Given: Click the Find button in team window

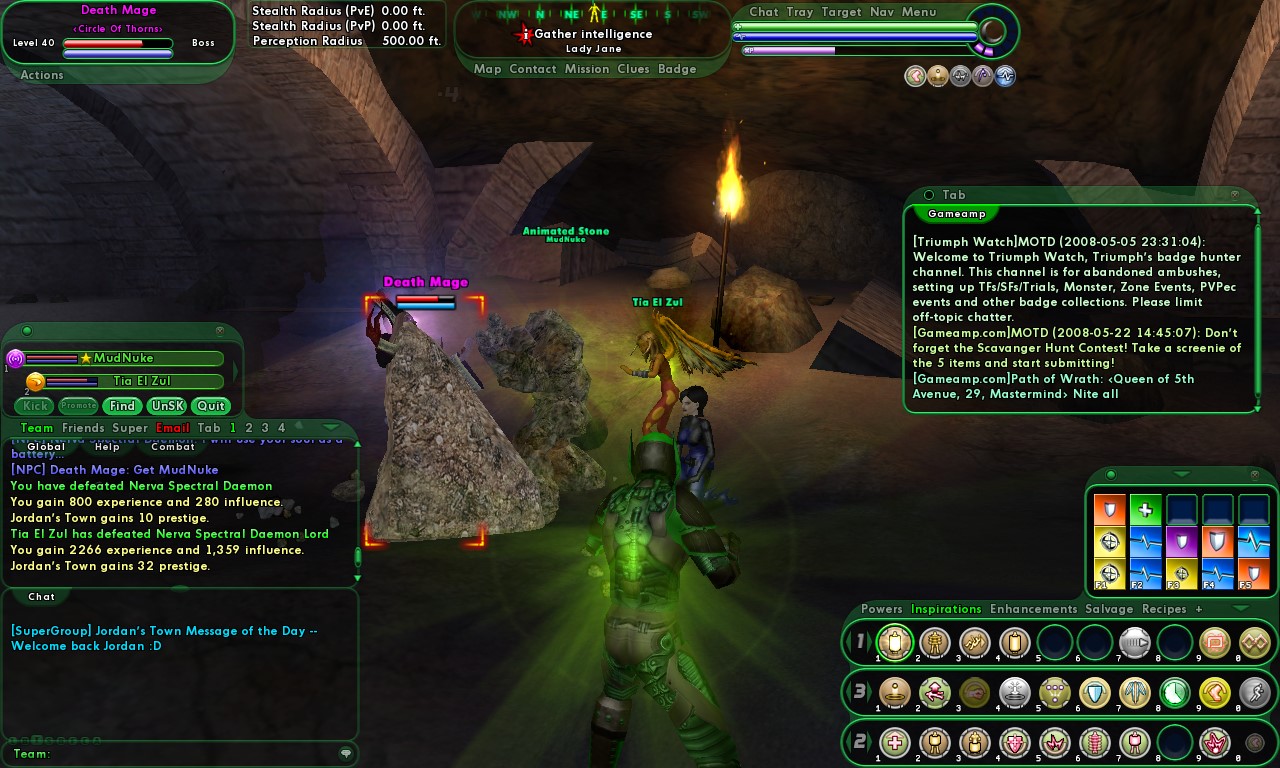Looking at the screenshot, I should [122, 406].
